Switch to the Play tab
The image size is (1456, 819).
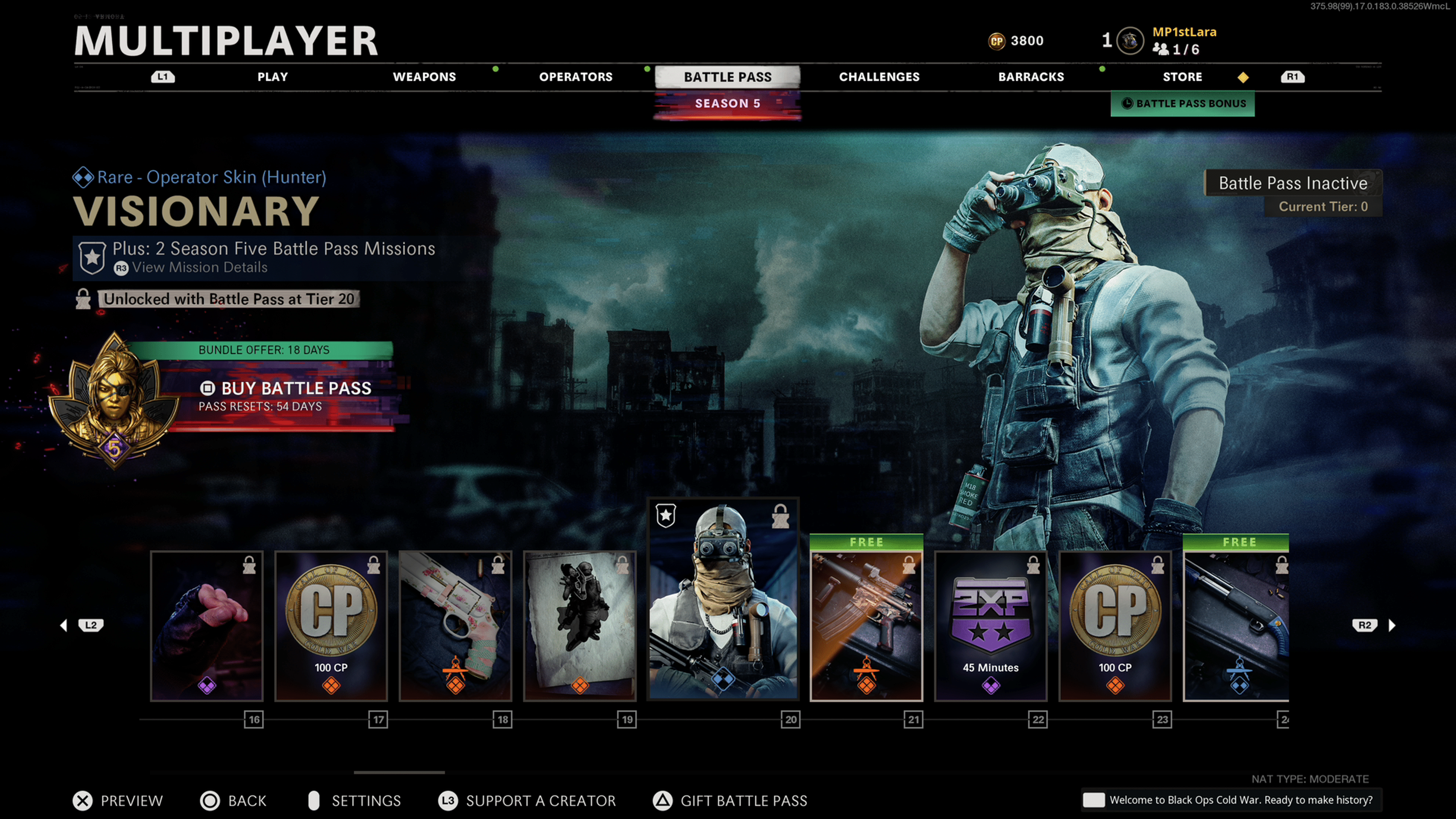(x=273, y=77)
